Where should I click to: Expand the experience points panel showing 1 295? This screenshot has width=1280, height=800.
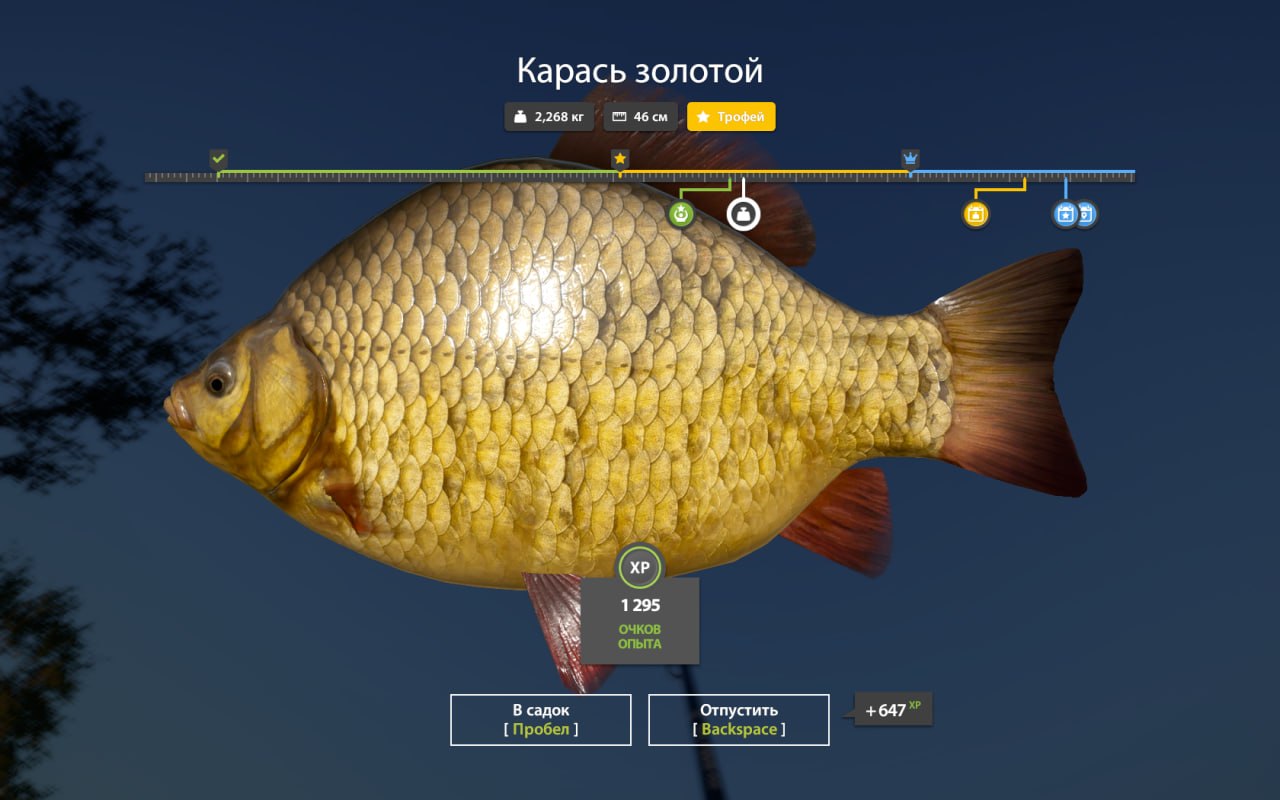point(640,620)
